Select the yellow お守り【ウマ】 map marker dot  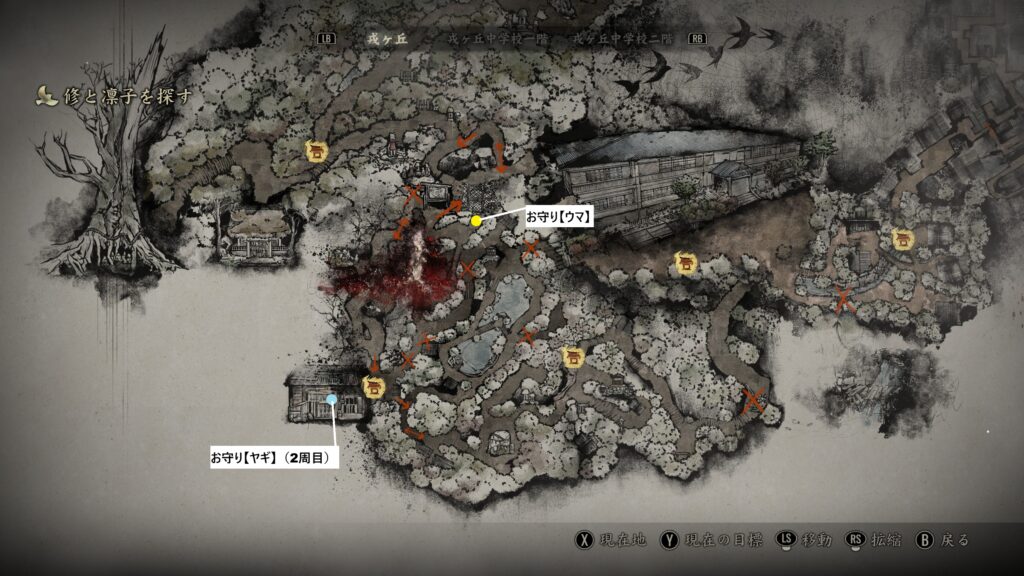477,221
